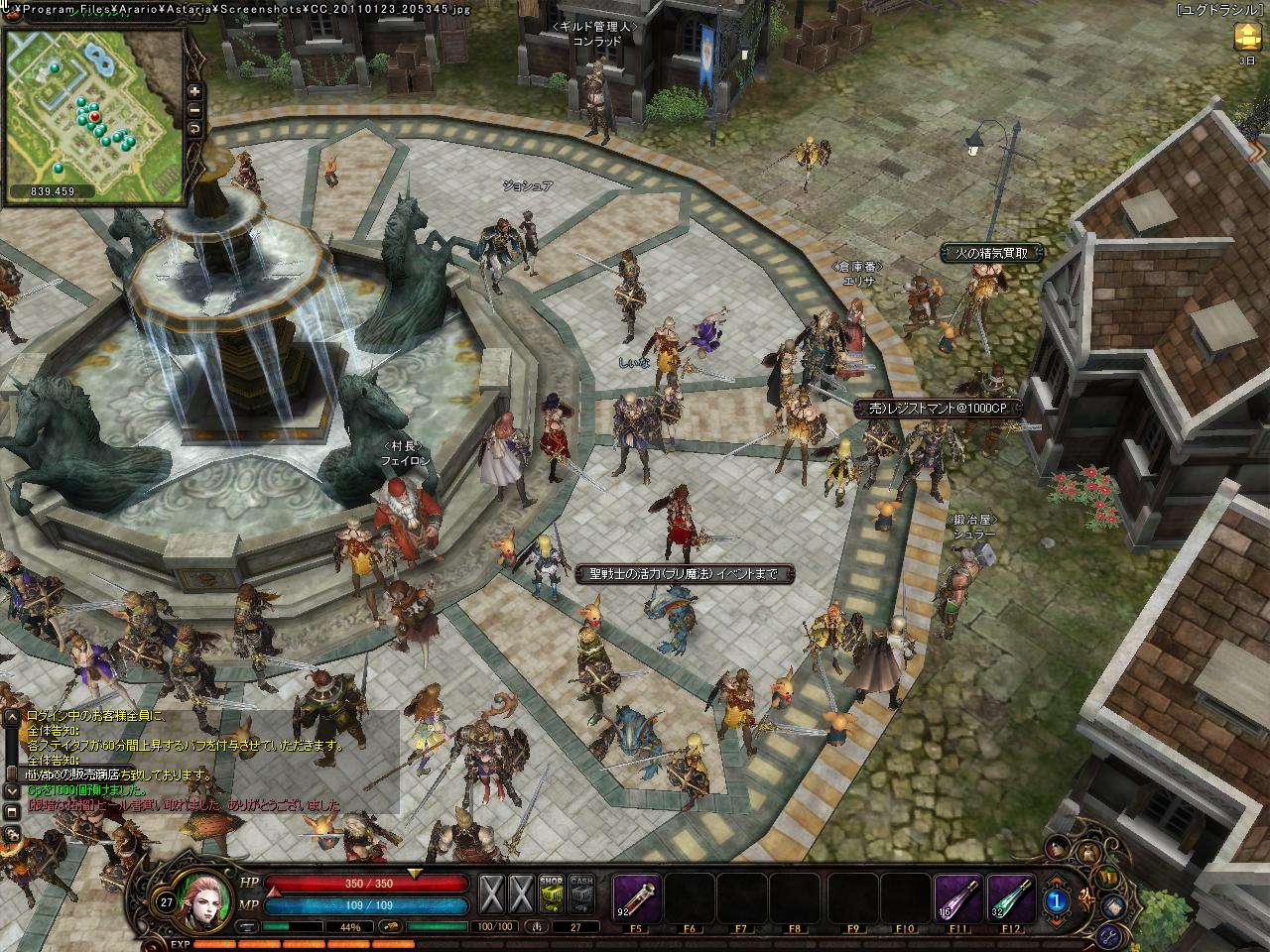The height and width of the screenshot is (952, 1270).
Task: Click the minimap's curved arrow reset button
Action: 194,129
